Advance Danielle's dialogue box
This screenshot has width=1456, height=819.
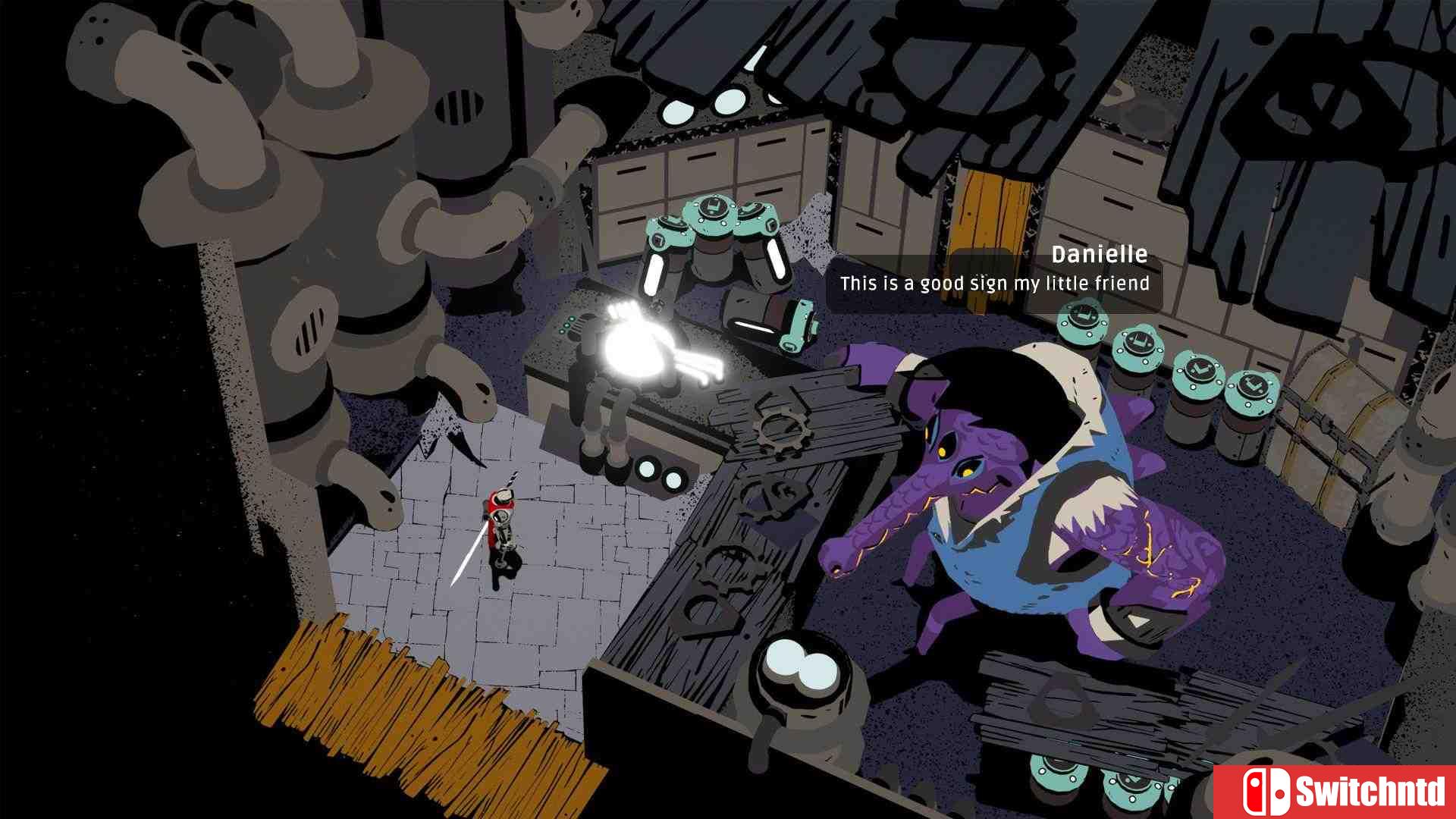pos(993,282)
